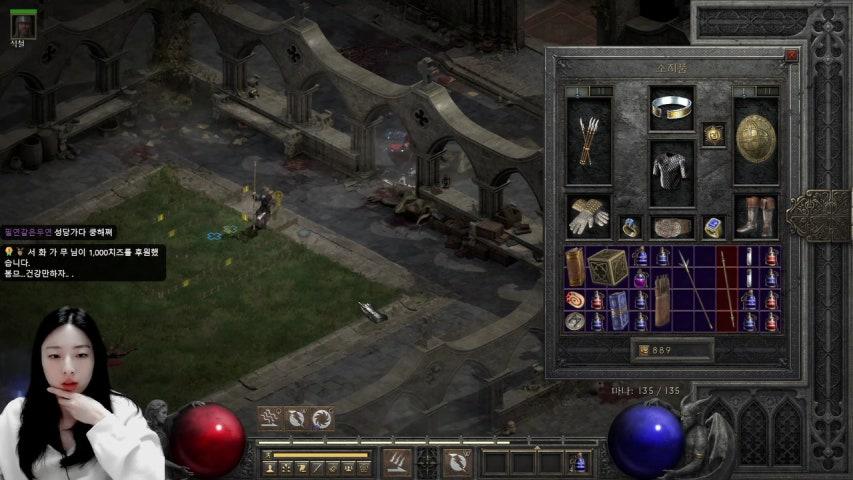853x480 pixels.
Task: Open the left-click attack skill selector
Action: 397,461
